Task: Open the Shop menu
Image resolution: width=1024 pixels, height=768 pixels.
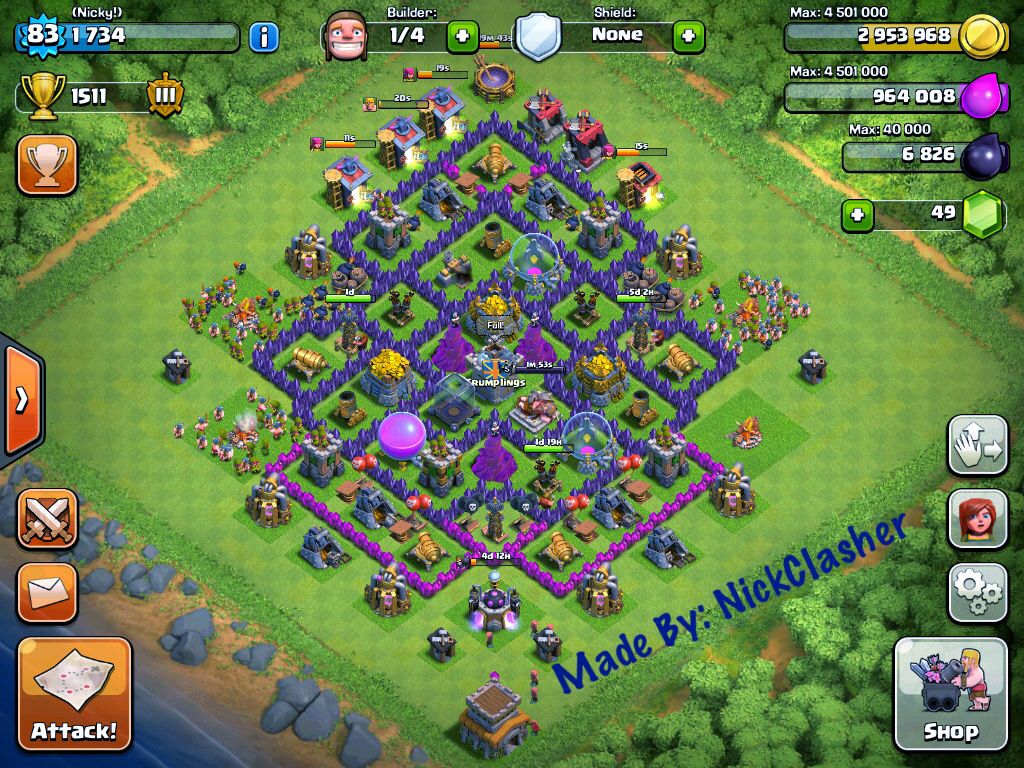Action: point(949,694)
